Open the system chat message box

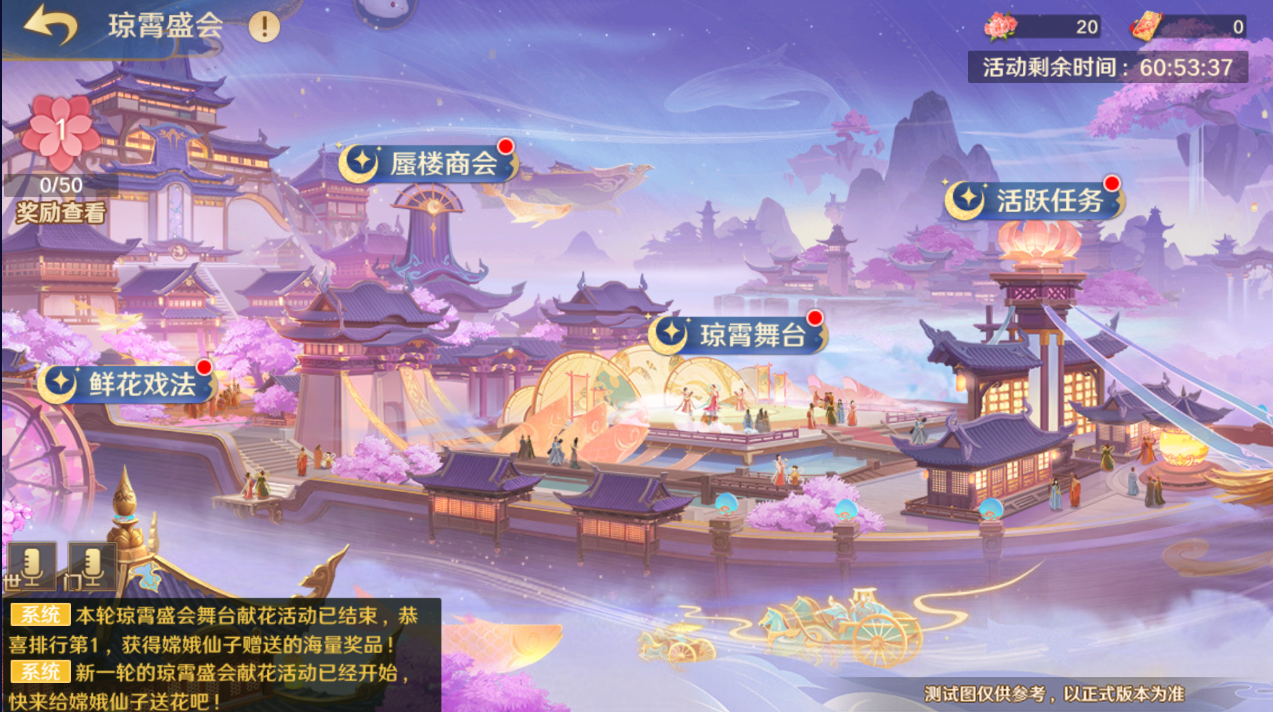220,655
